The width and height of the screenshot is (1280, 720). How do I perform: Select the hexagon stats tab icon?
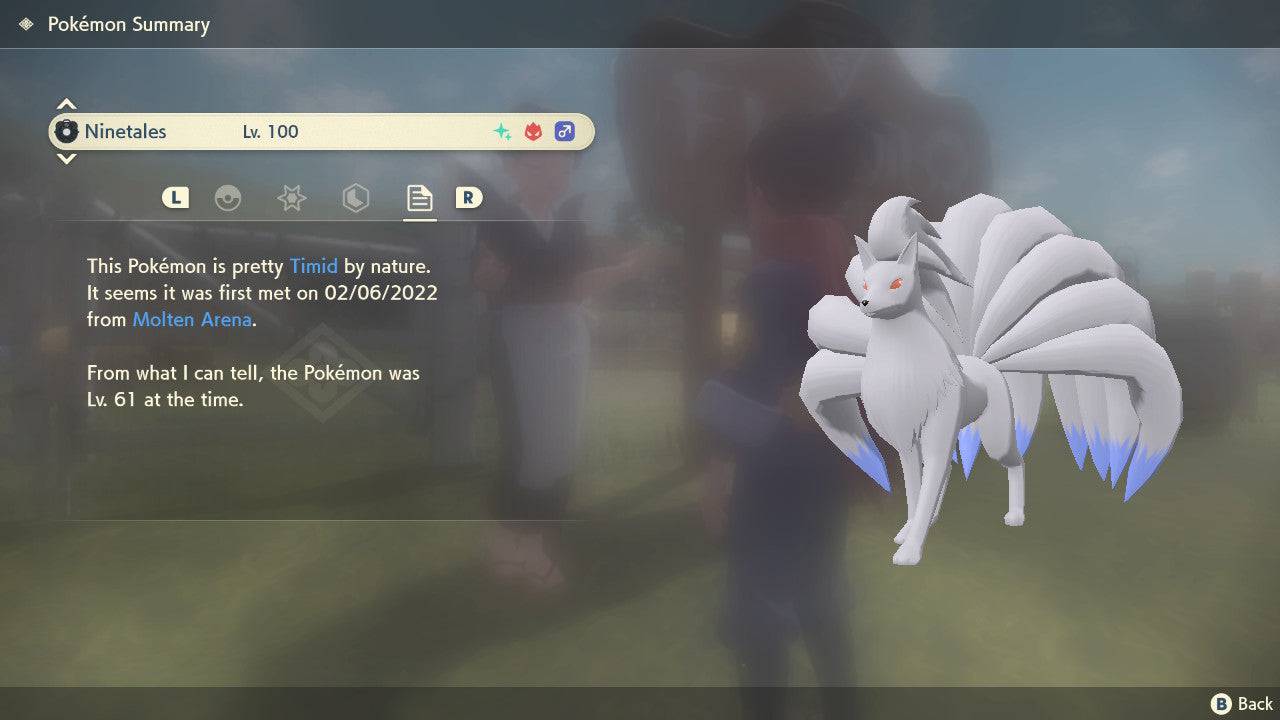click(355, 198)
